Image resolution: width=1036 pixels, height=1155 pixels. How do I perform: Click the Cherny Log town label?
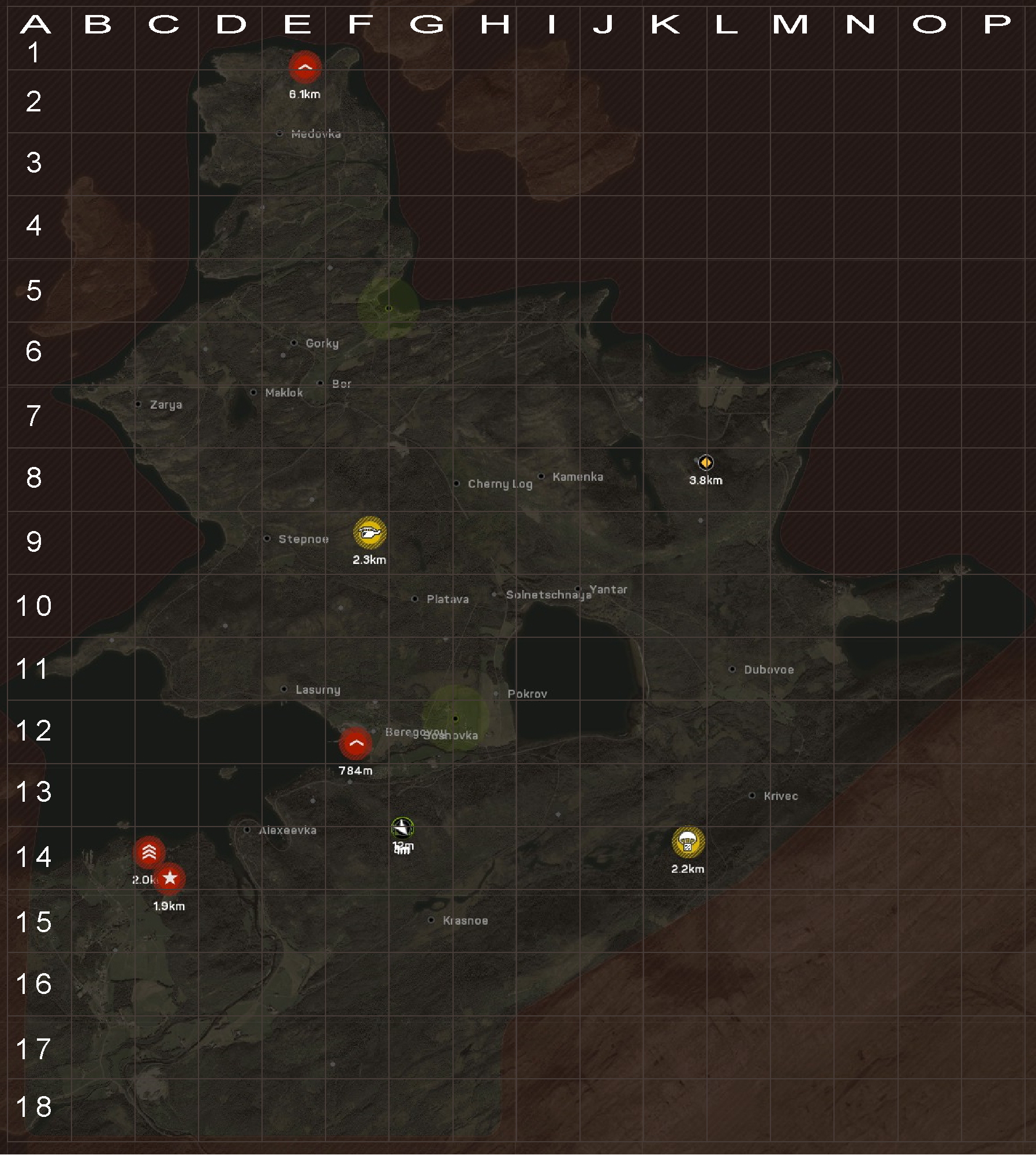coord(500,484)
